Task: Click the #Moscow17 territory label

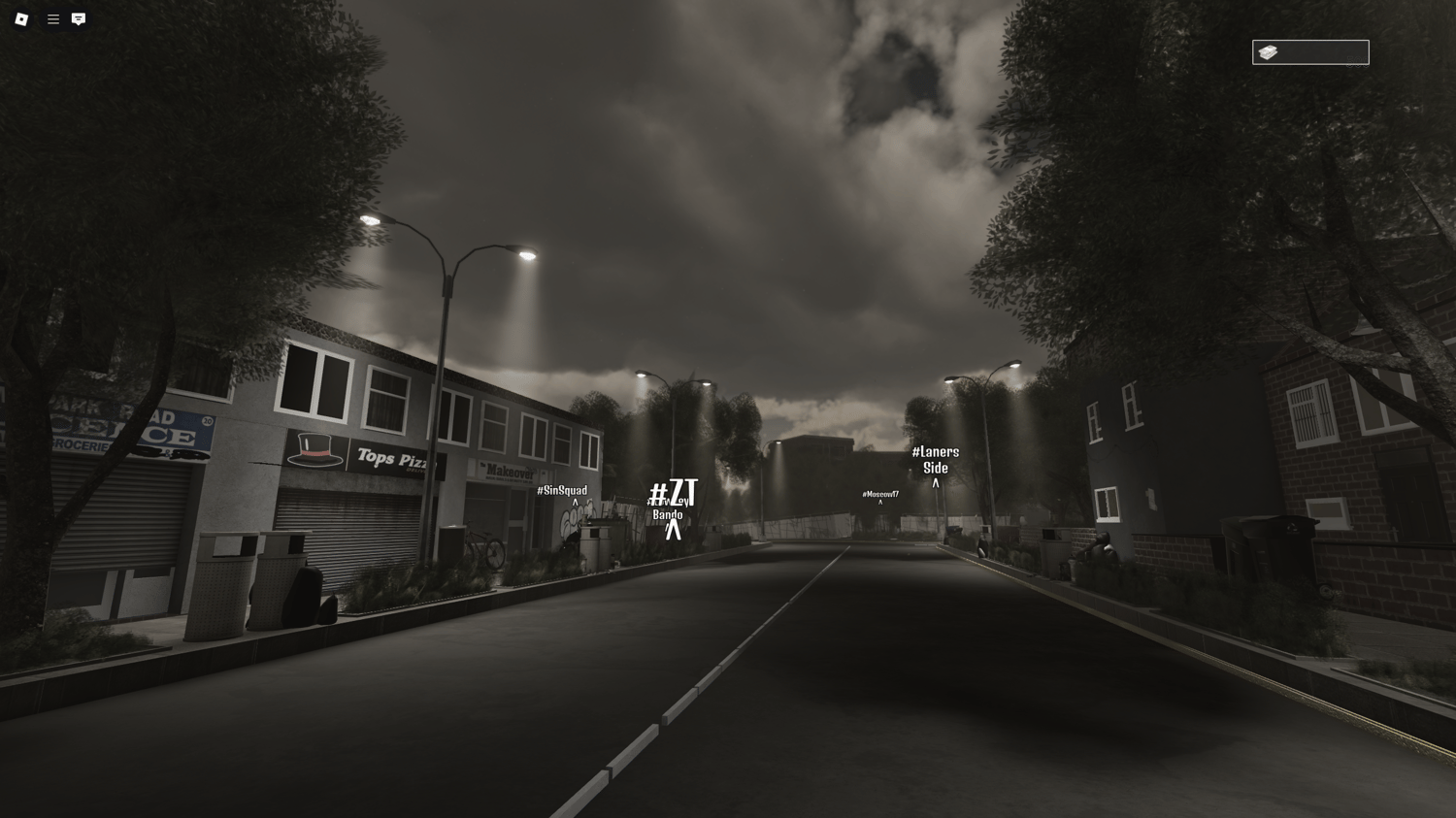Action: click(879, 494)
